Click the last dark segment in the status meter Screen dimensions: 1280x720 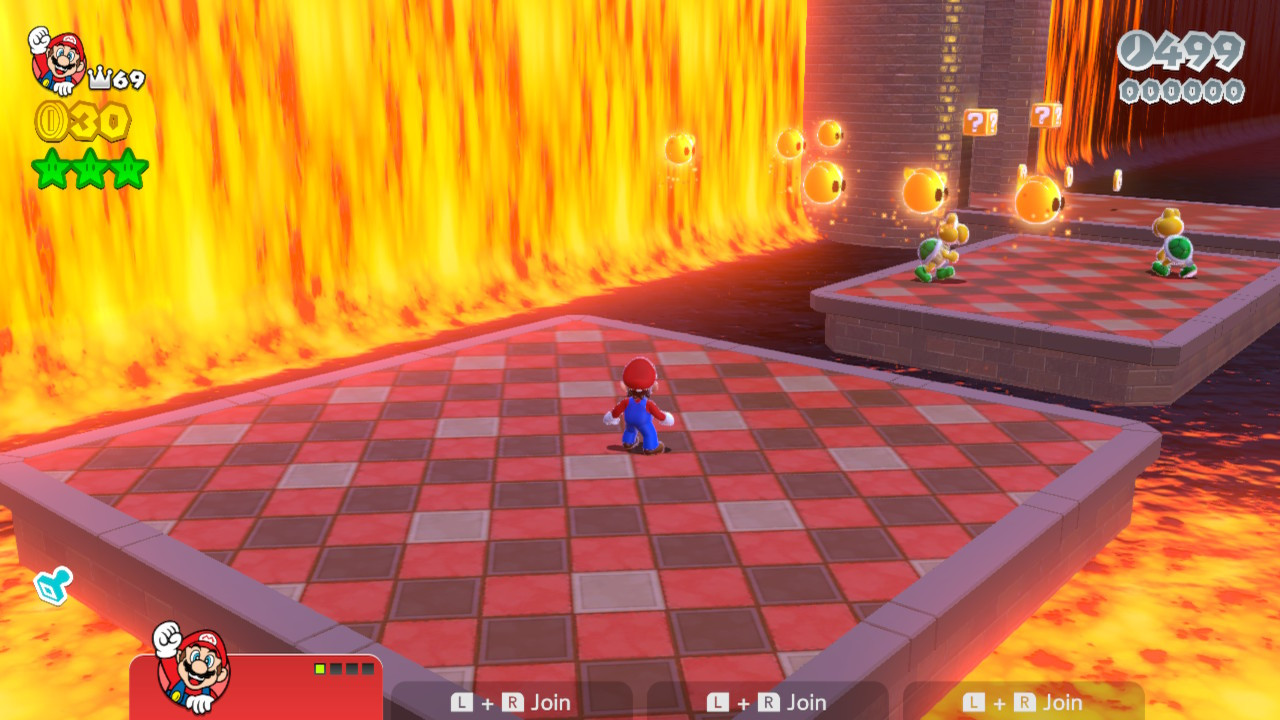(369, 668)
